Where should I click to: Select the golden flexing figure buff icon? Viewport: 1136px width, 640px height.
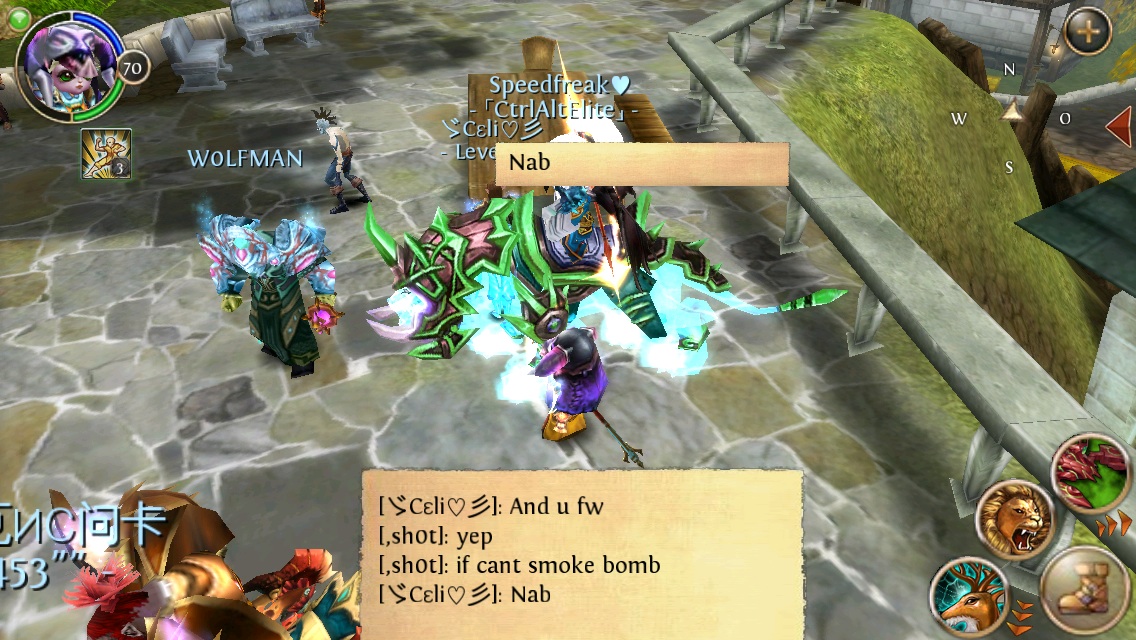point(106,154)
